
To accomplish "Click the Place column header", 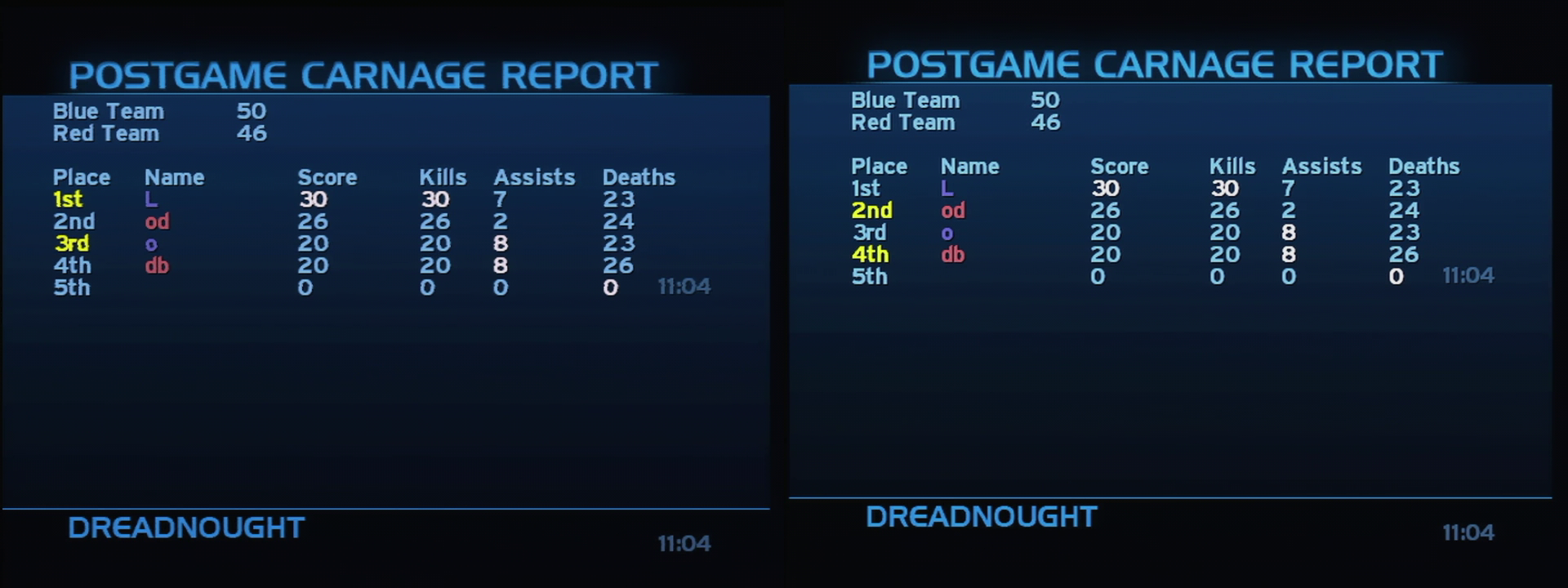I will click(84, 176).
